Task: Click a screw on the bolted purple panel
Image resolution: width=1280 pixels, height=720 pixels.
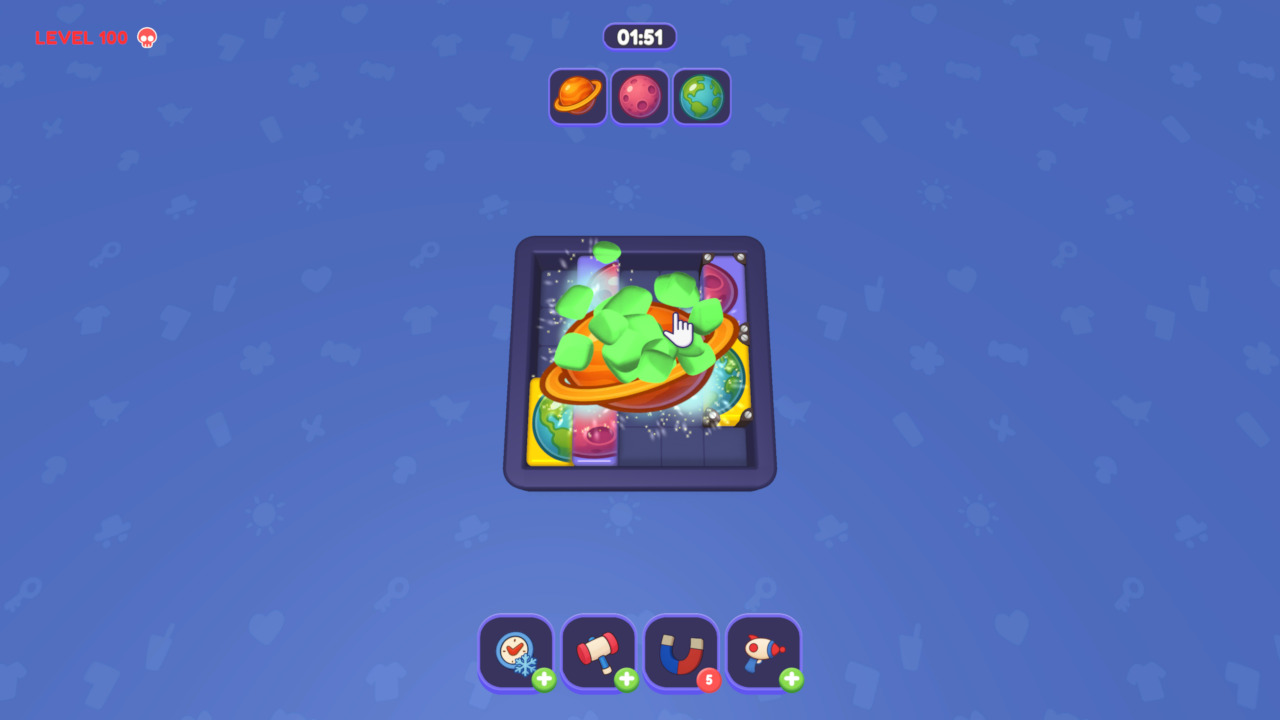Action: [x=708, y=256]
